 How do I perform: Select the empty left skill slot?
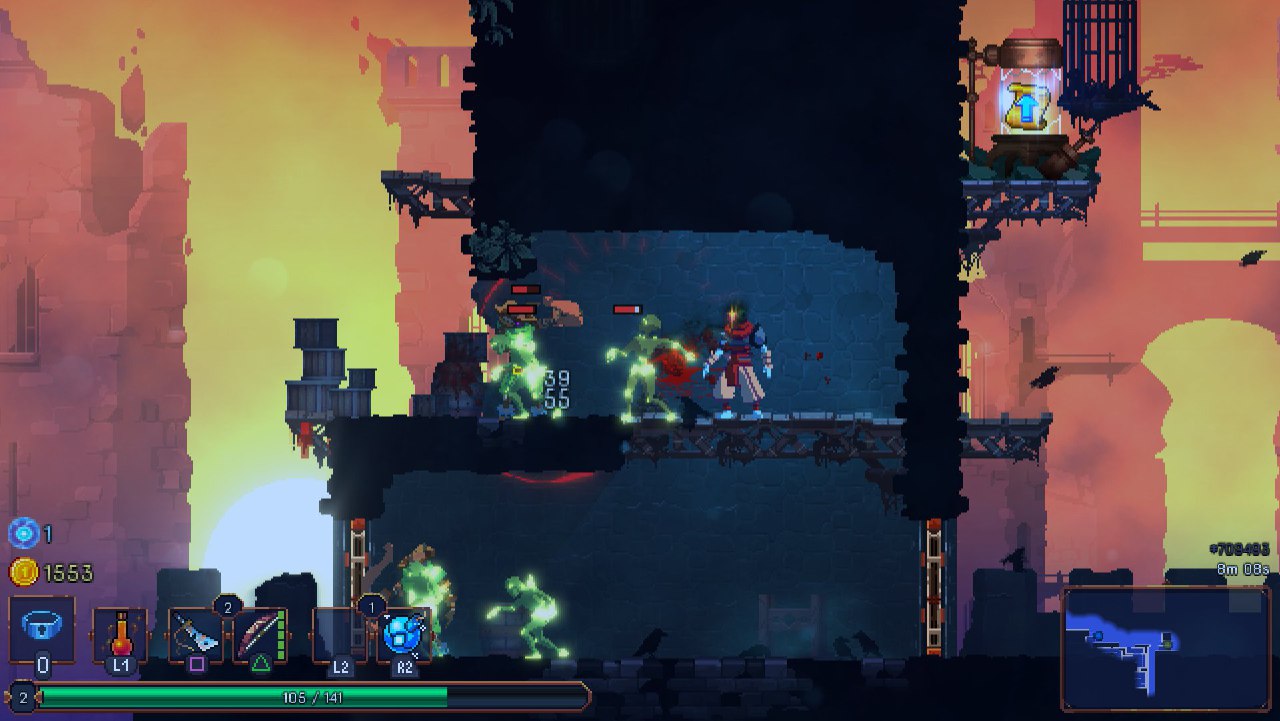(x=340, y=634)
